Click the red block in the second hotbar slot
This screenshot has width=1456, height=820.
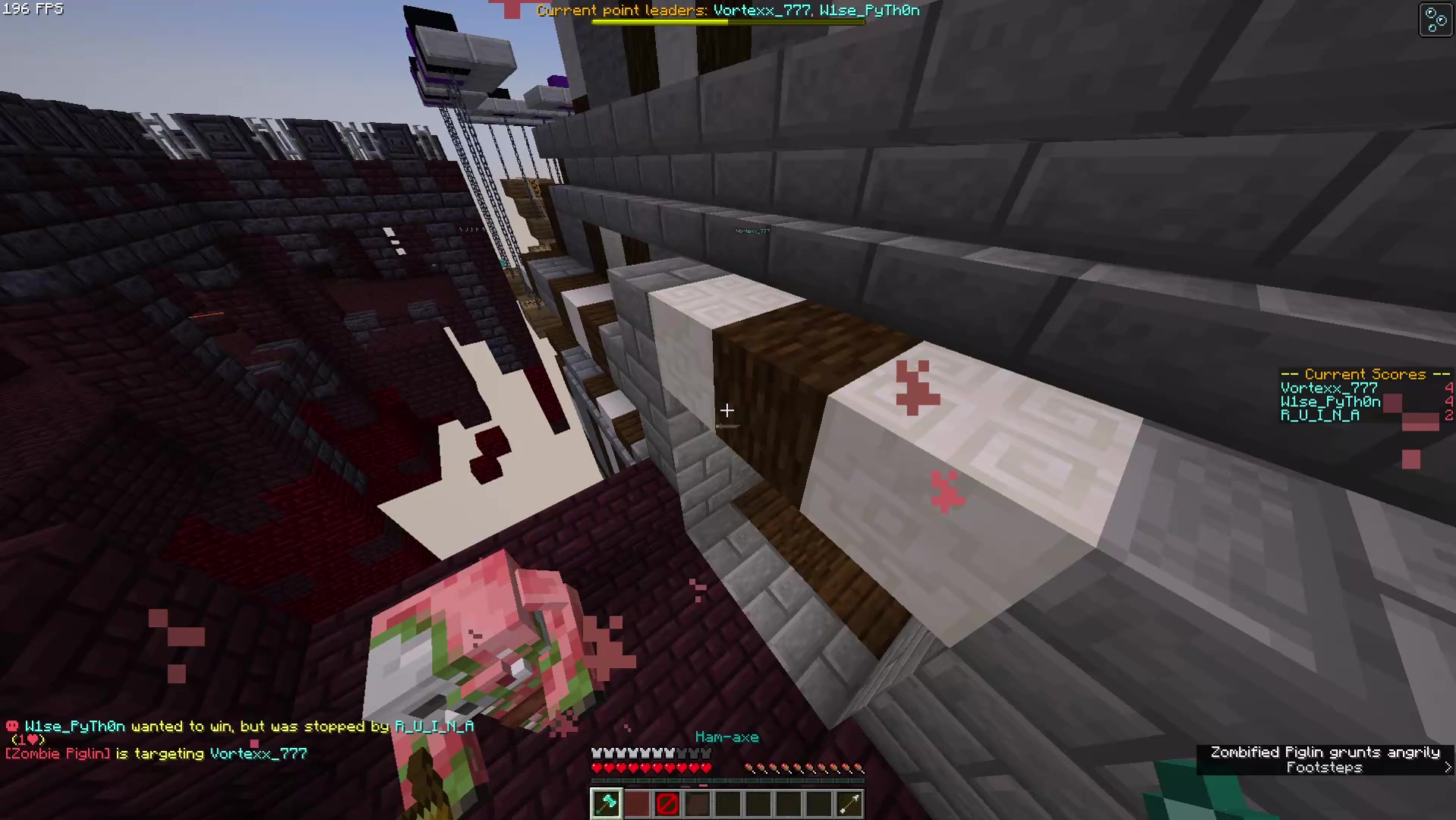636,803
